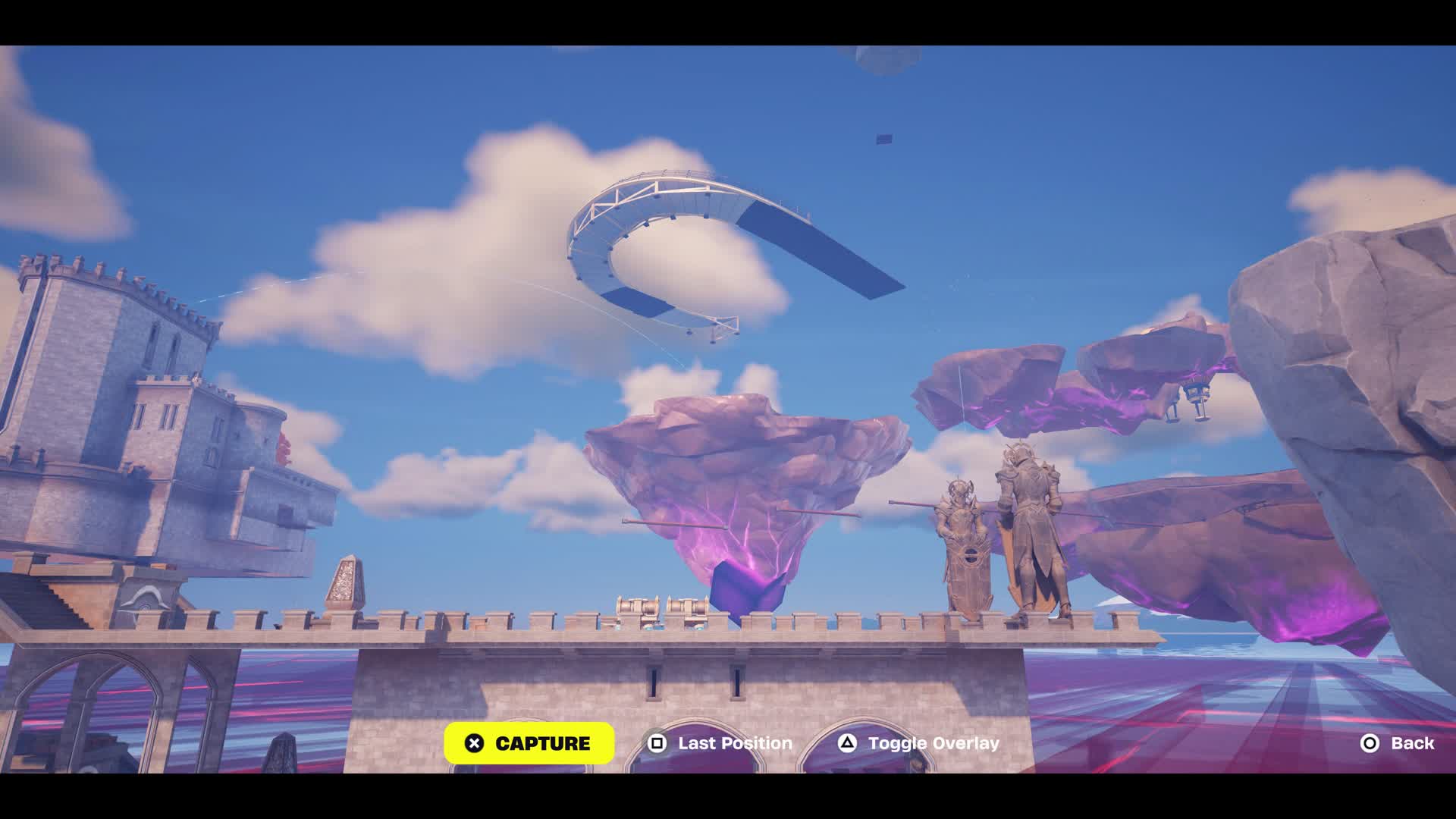
Task: Click the yellow CAPTURE button
Action: click(x=529, y=743)
